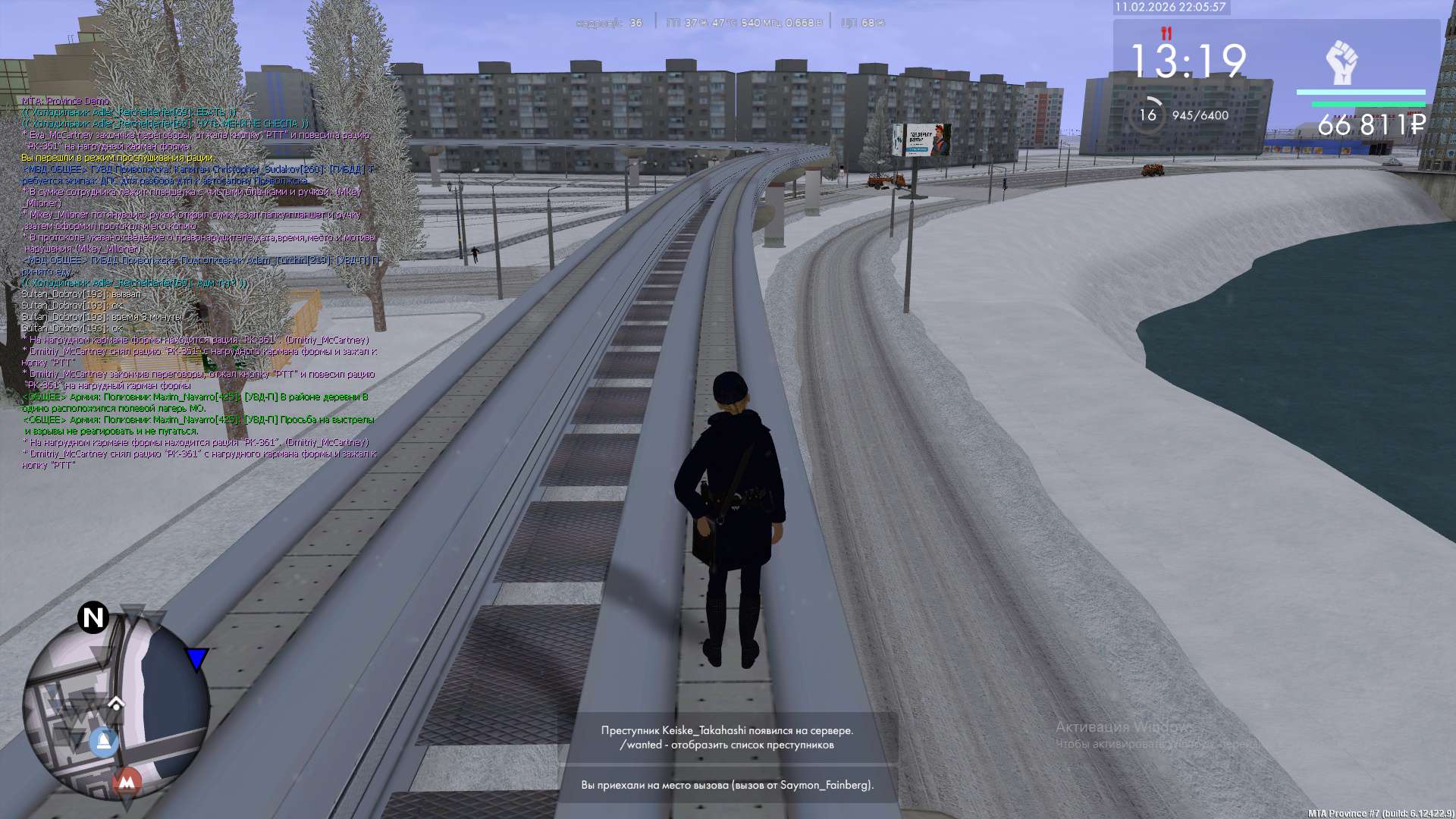
Task: Click the blue police siren marker on minimap
Action: pos(104,741)
